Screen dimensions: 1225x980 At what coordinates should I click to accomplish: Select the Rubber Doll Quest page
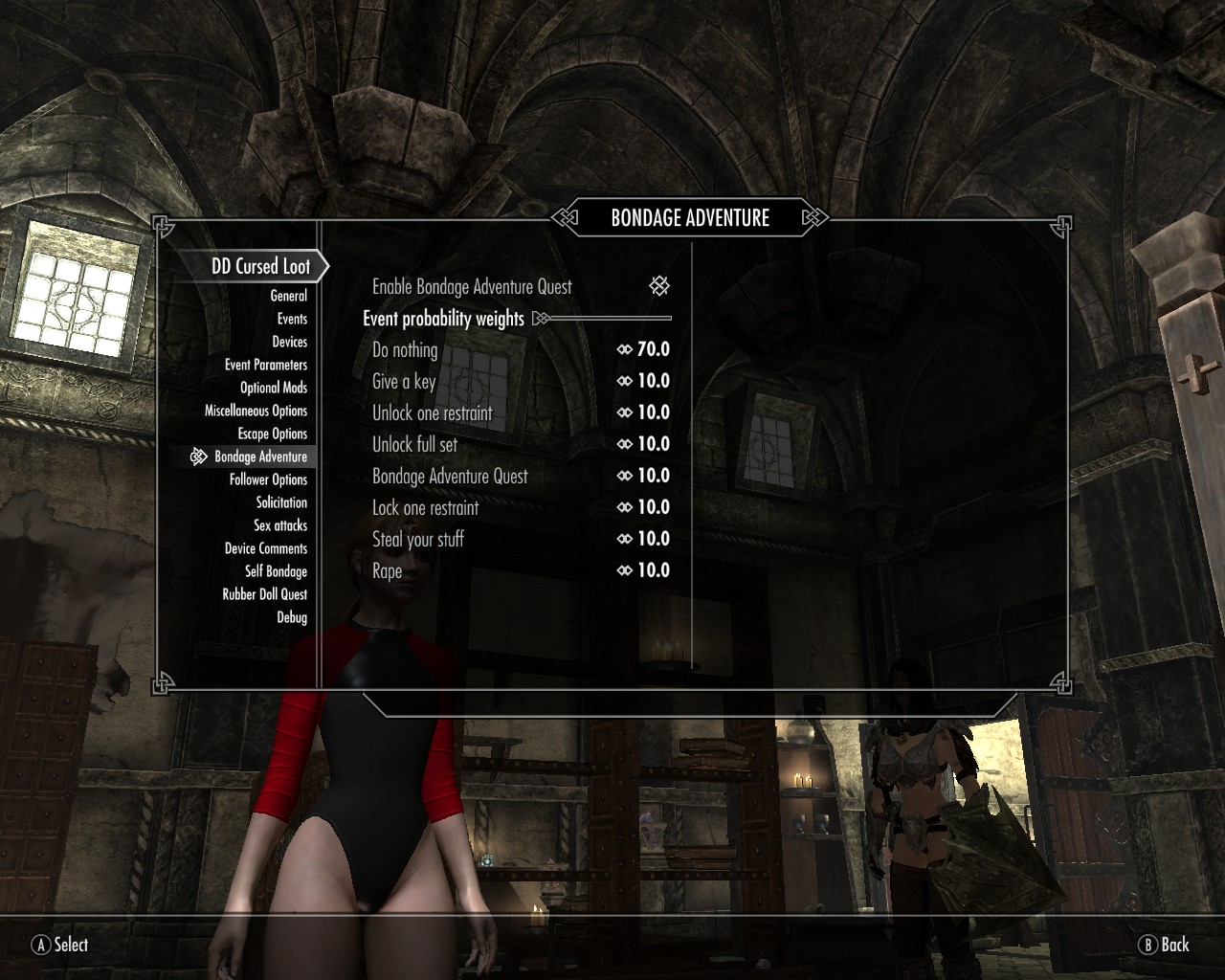click(265, 594)
